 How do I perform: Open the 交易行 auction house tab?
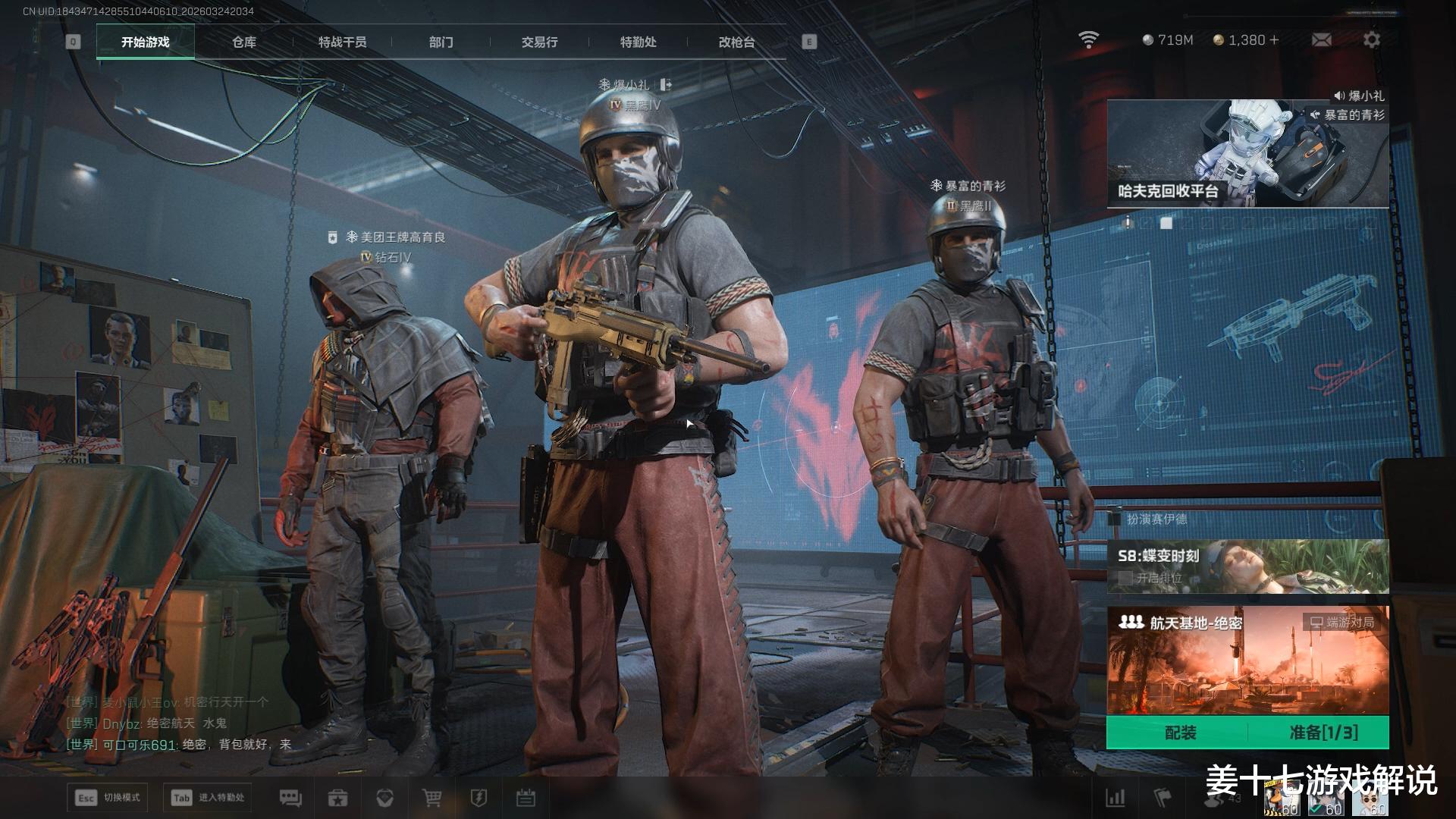(539, 42)
